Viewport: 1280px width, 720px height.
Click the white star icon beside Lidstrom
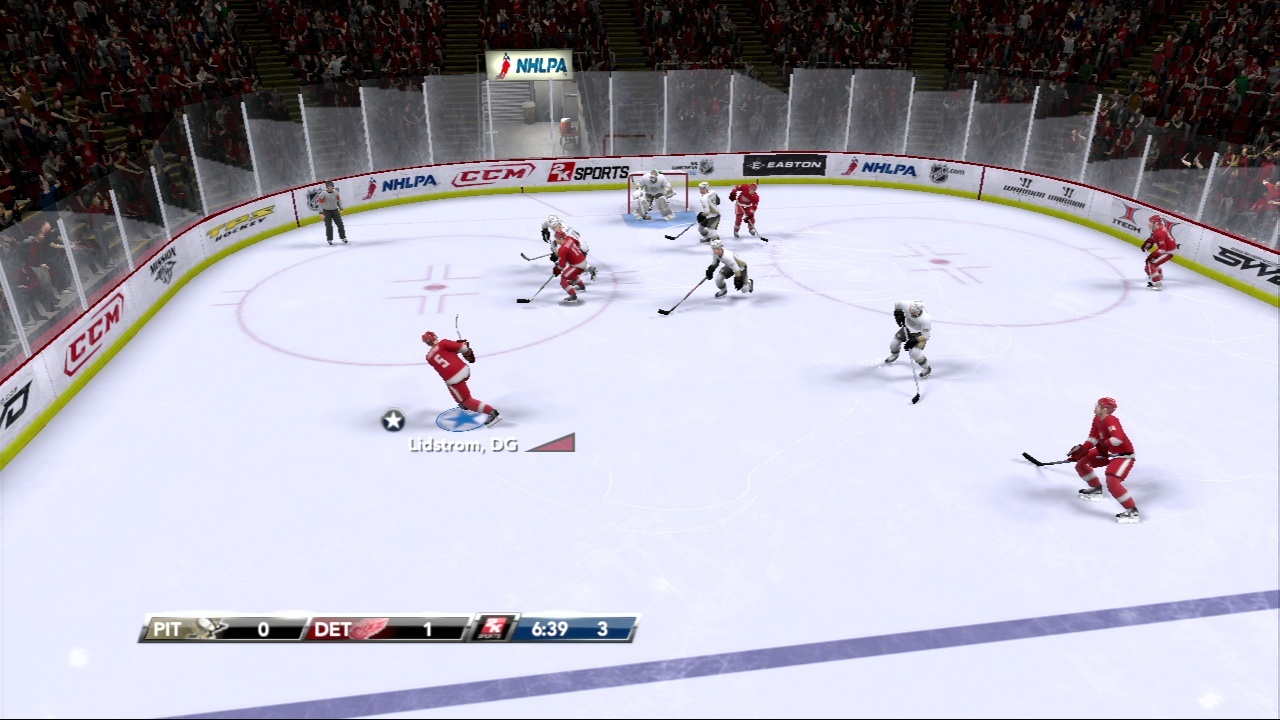(393, 420)
